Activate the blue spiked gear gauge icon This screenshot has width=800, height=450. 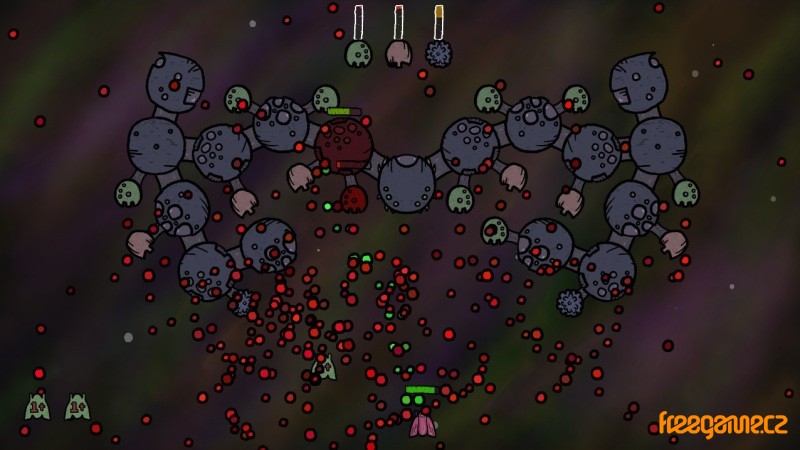click(439, 54)
